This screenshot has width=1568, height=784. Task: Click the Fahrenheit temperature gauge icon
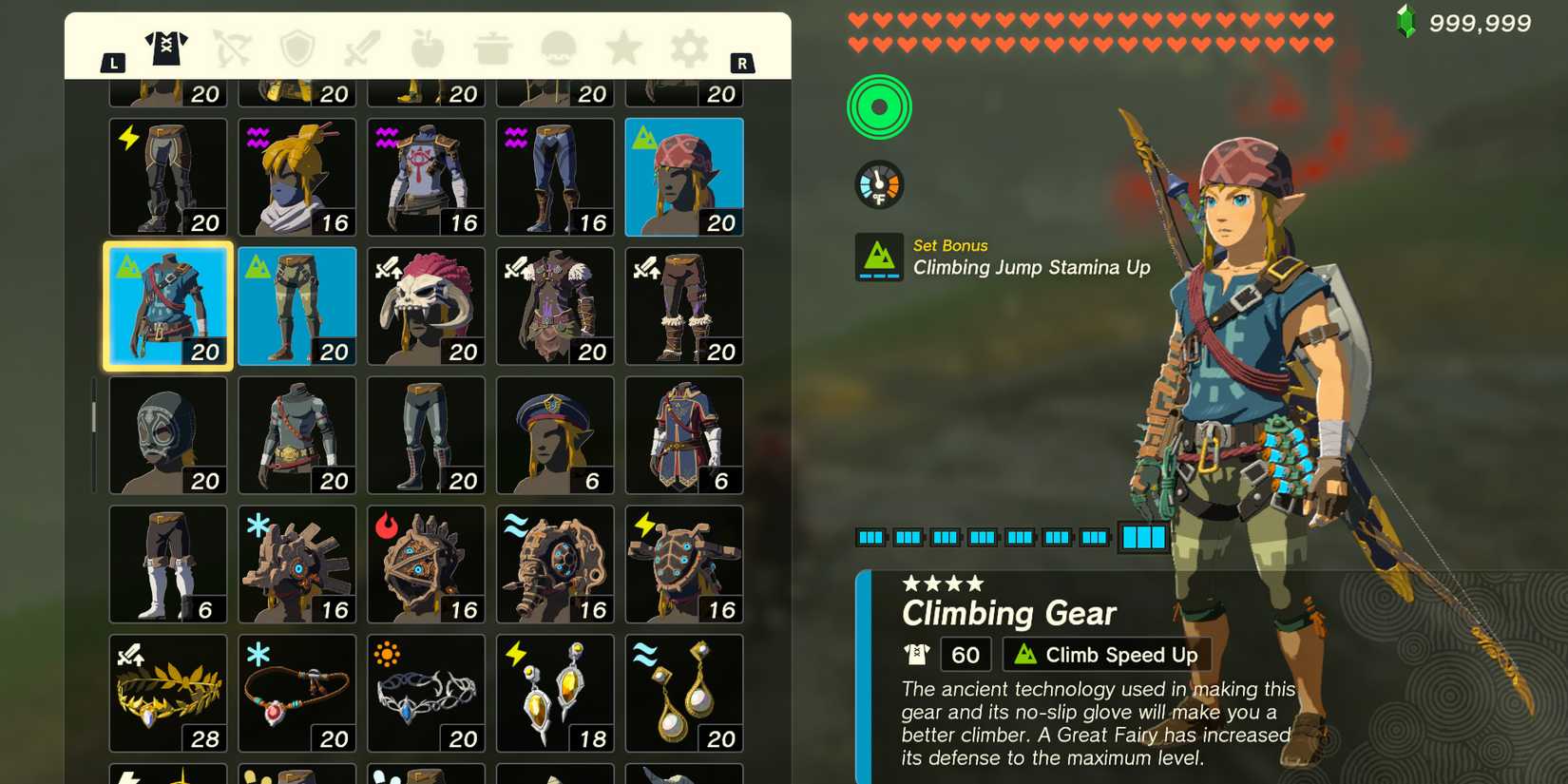pyautogui.click(x=879, y=183)
